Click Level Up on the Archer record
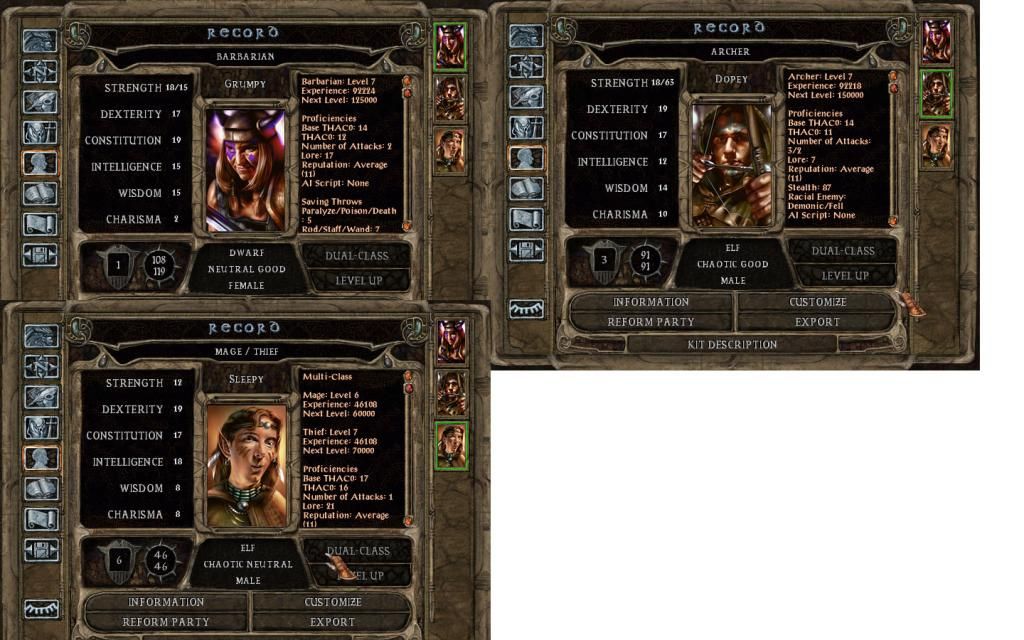This screenshot has height=640, width=1024. [x=844, y=275]
